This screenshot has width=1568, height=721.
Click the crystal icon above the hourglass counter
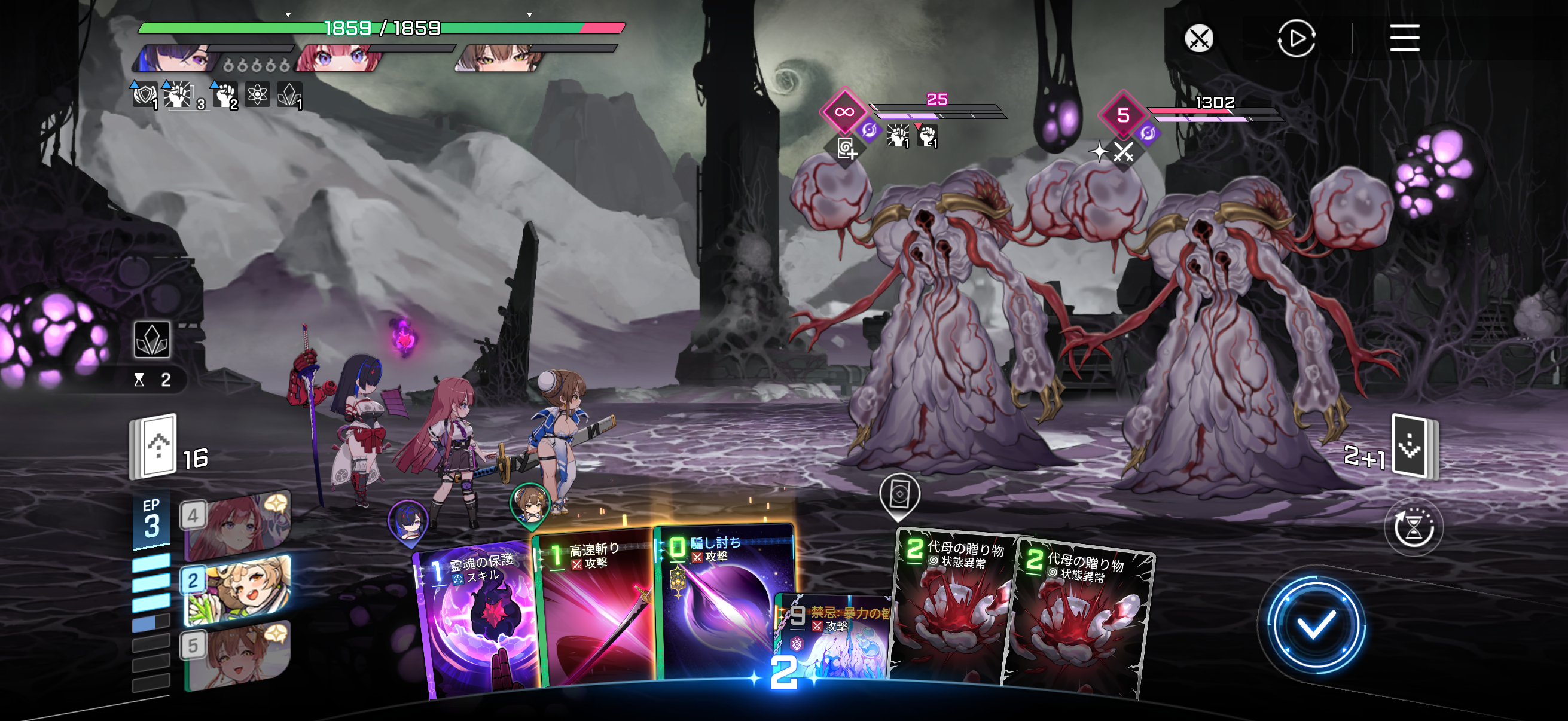click(x=152, y=339)
